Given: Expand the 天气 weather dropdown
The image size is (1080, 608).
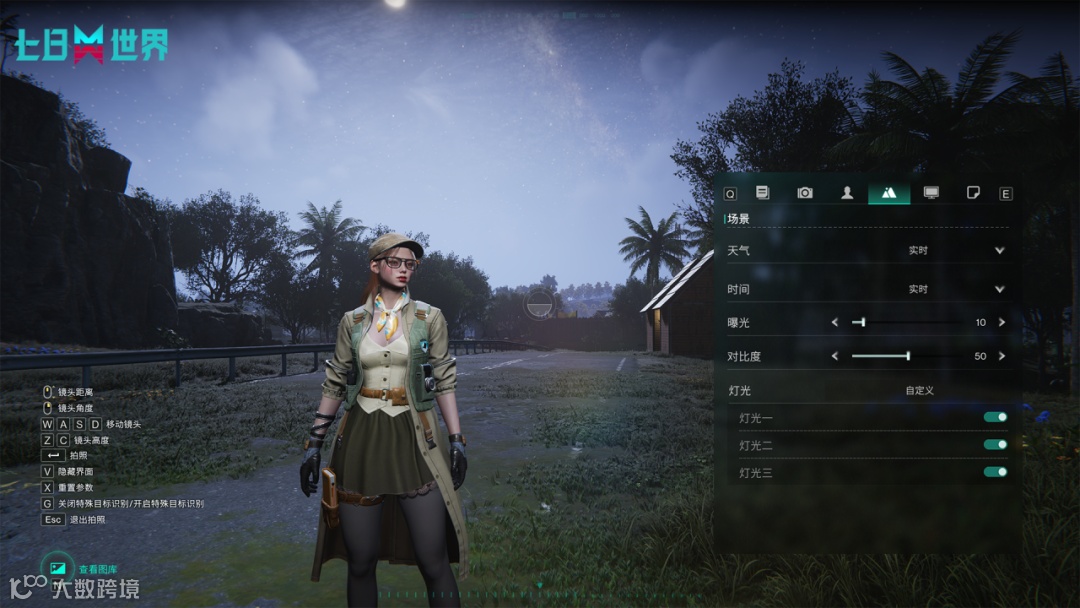Looking at the screenshot, I should click(999, 250).
